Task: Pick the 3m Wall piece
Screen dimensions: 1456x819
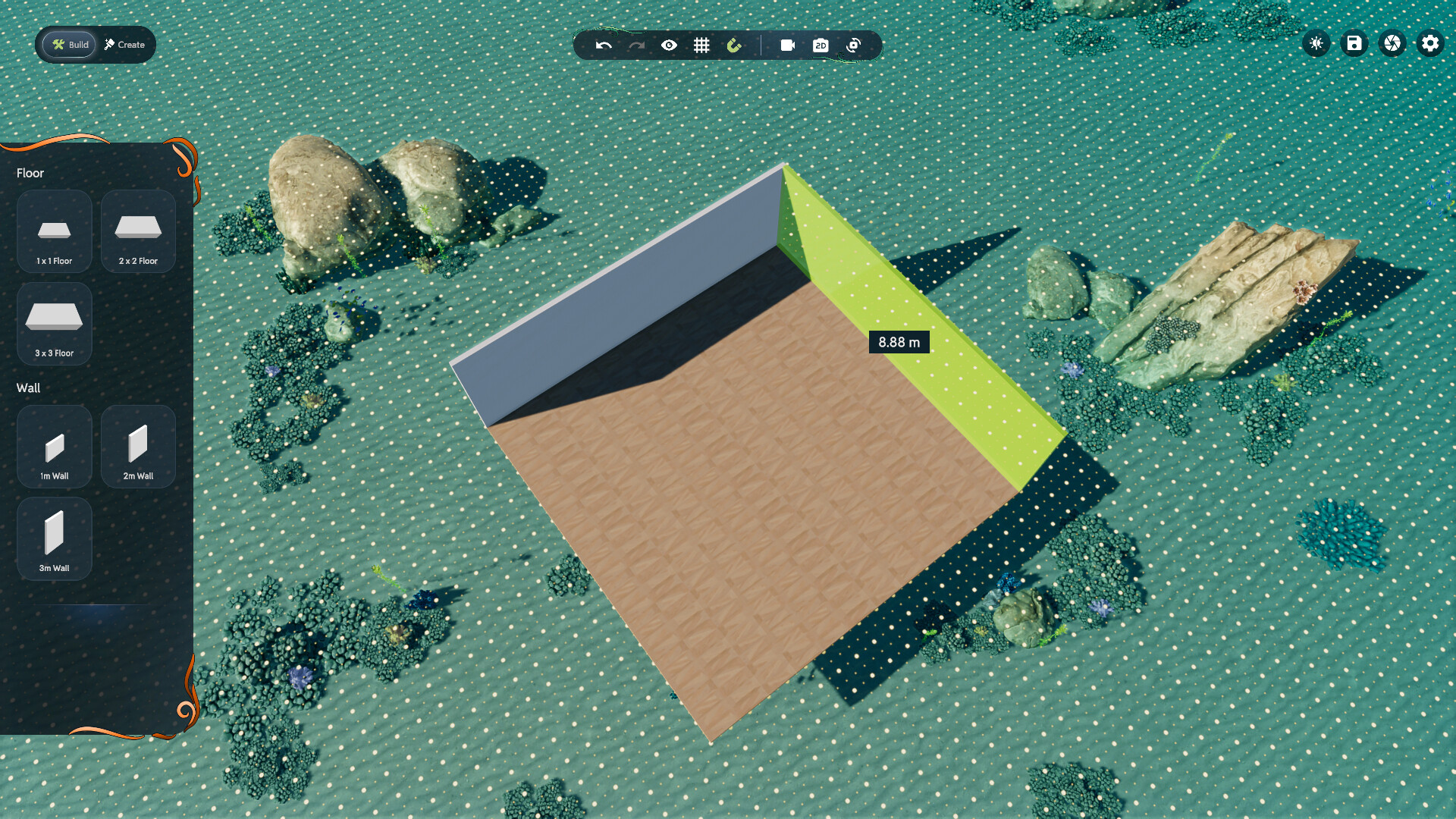Action: click(x=54, y=539)
